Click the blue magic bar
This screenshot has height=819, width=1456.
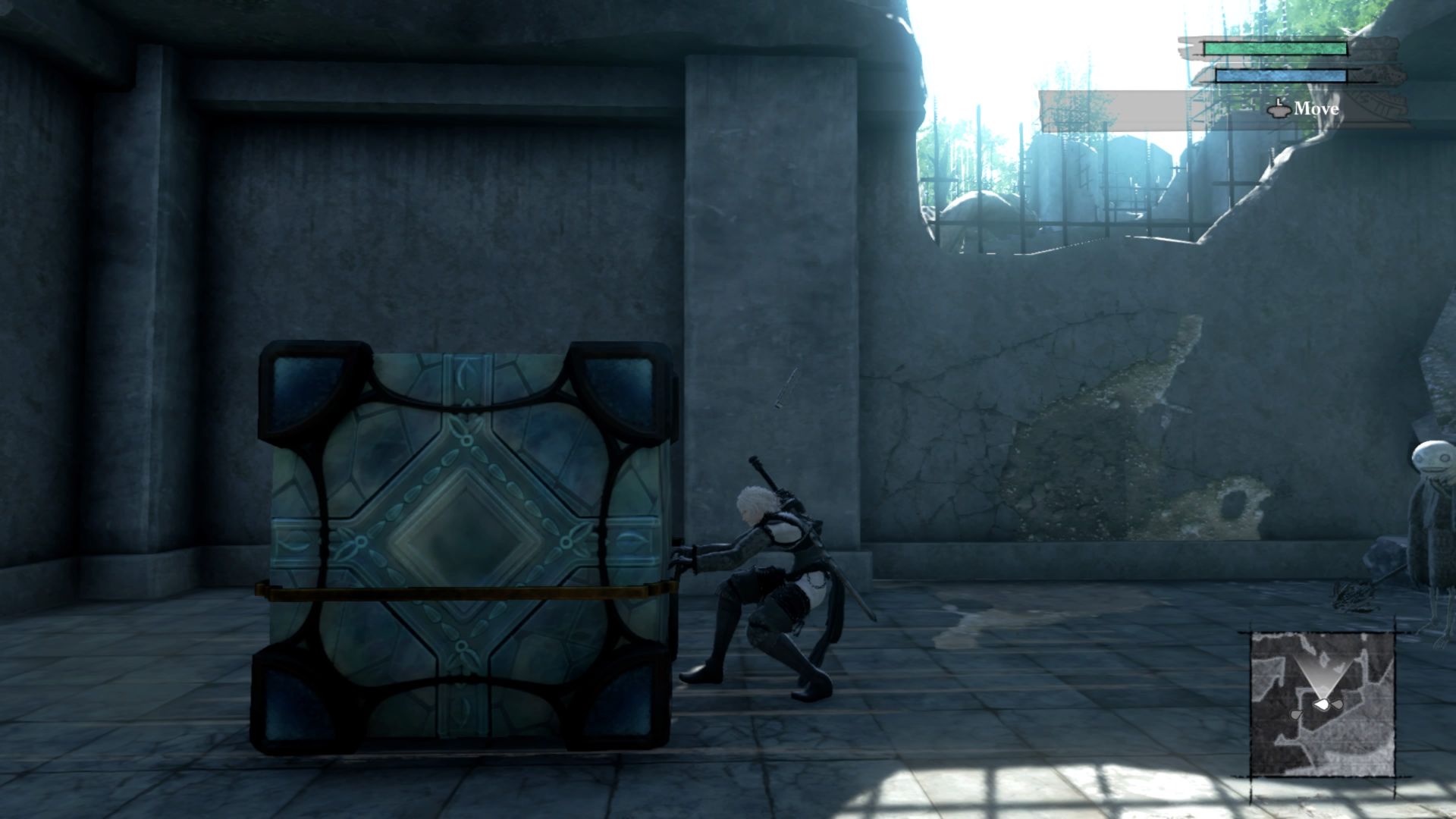[x=1280, y=75]
